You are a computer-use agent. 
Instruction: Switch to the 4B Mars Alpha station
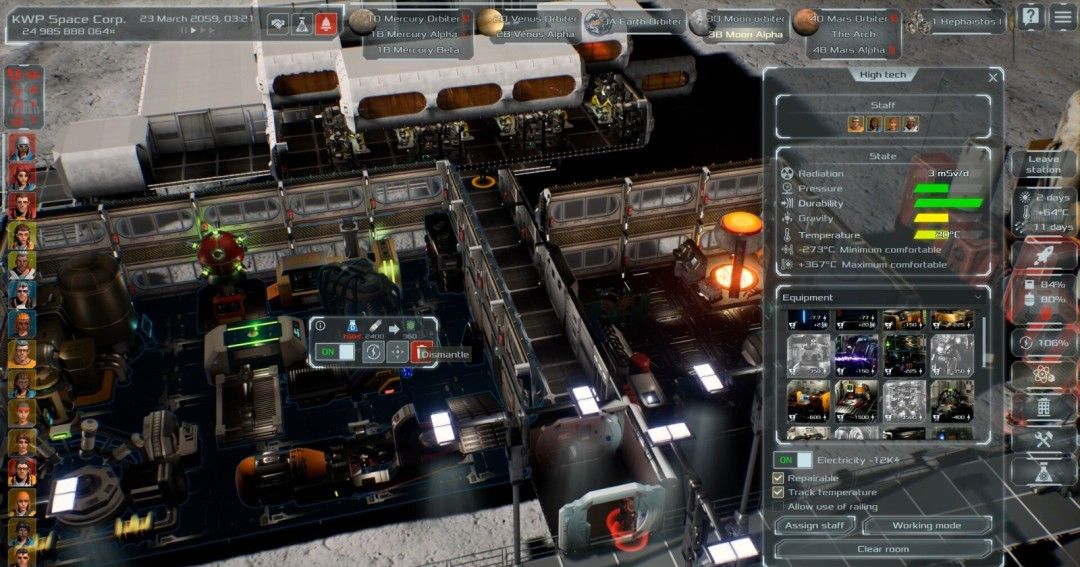click(849, 49)
